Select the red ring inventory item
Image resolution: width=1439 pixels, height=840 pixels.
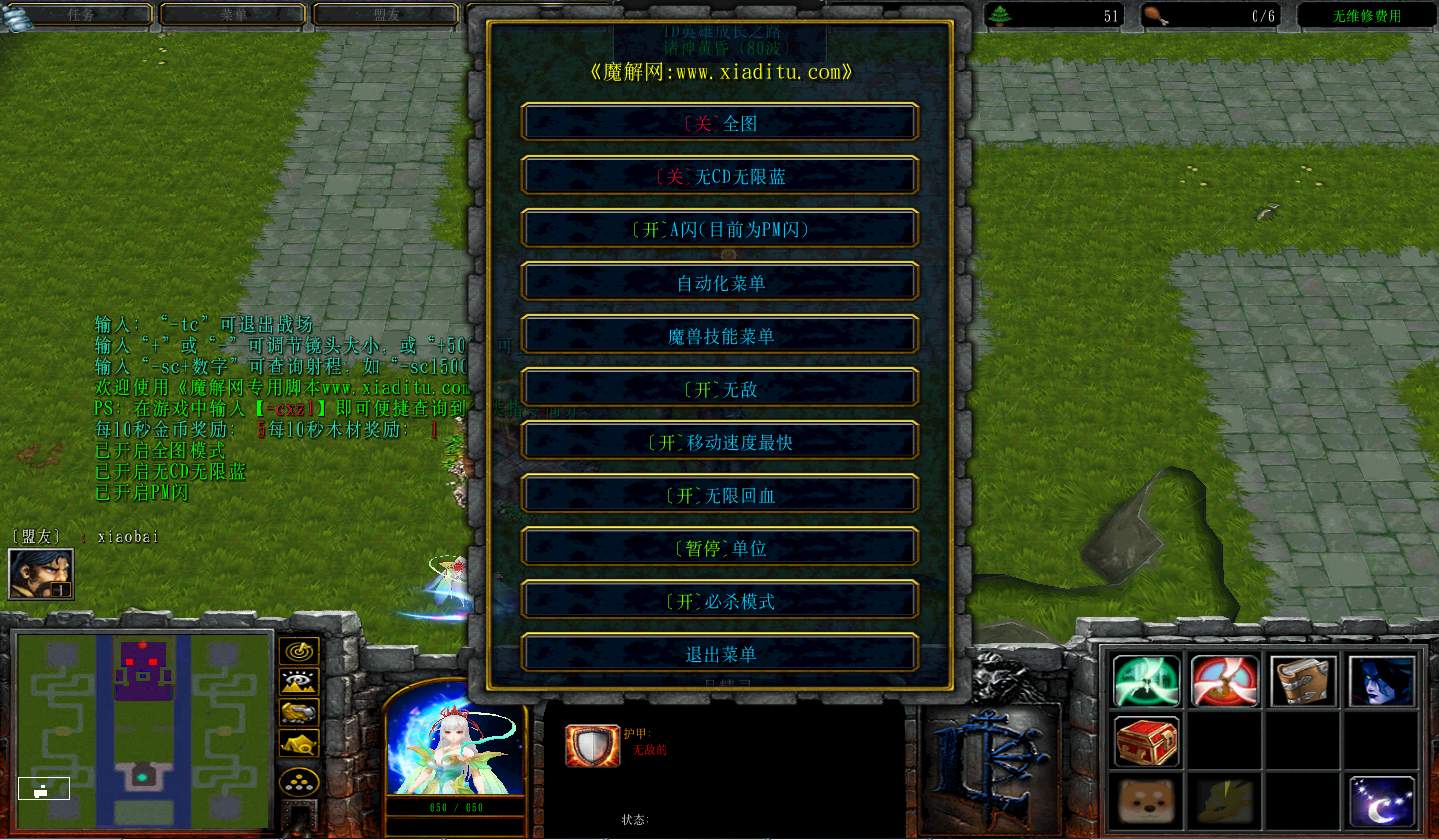1224,679
